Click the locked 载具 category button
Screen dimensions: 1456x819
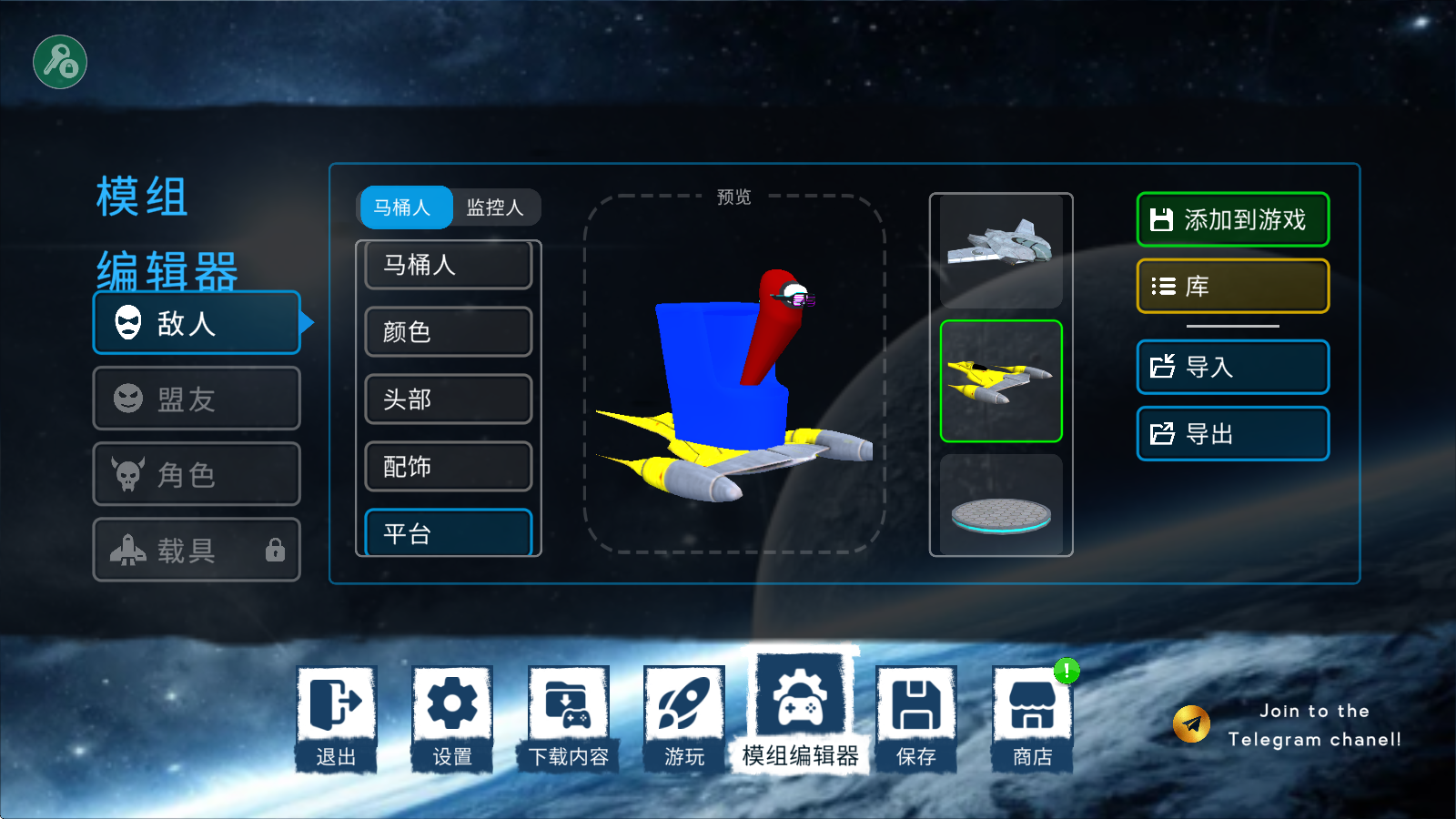[x=196, y=550]
